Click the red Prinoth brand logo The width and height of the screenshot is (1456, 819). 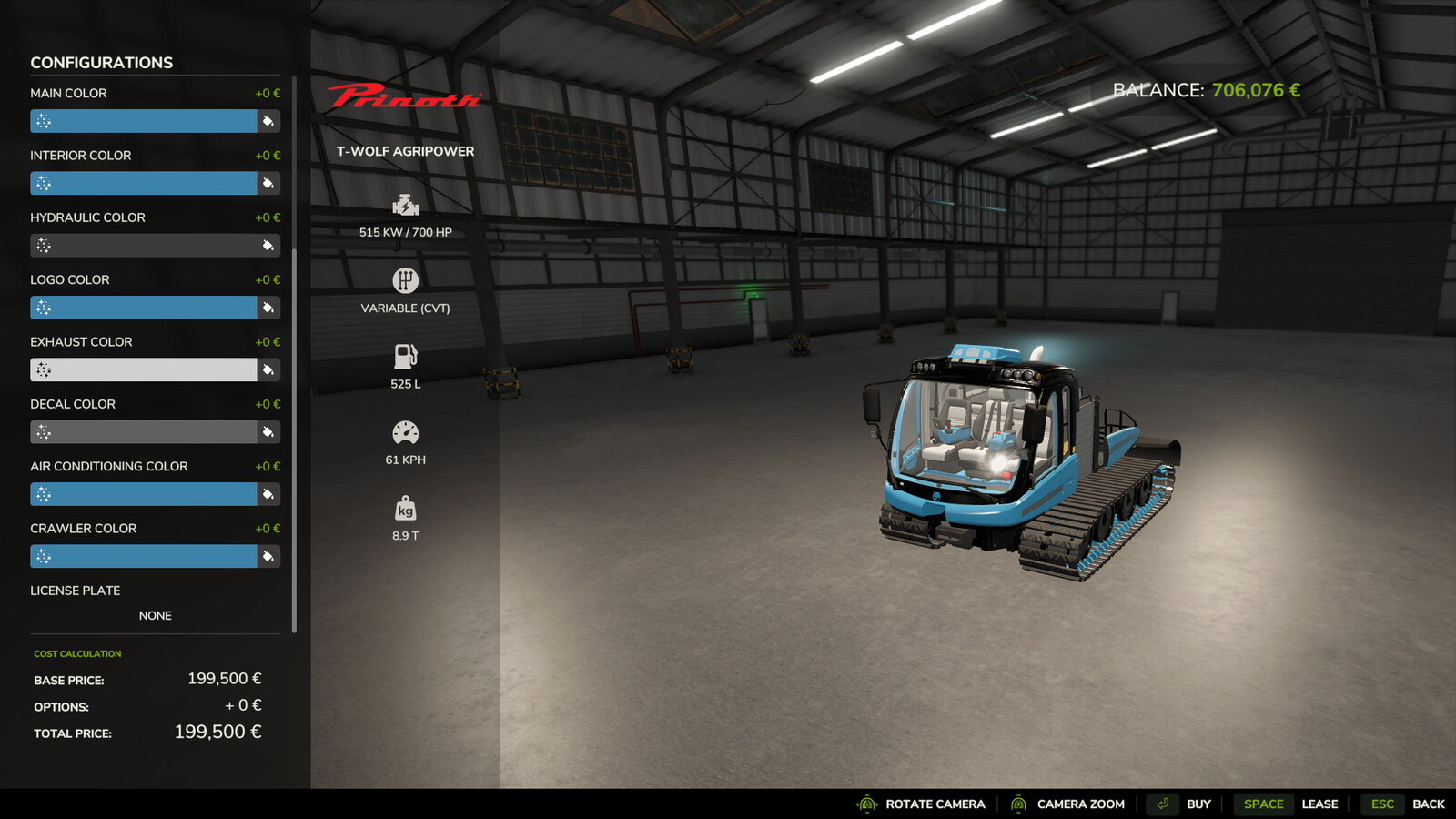403,96
